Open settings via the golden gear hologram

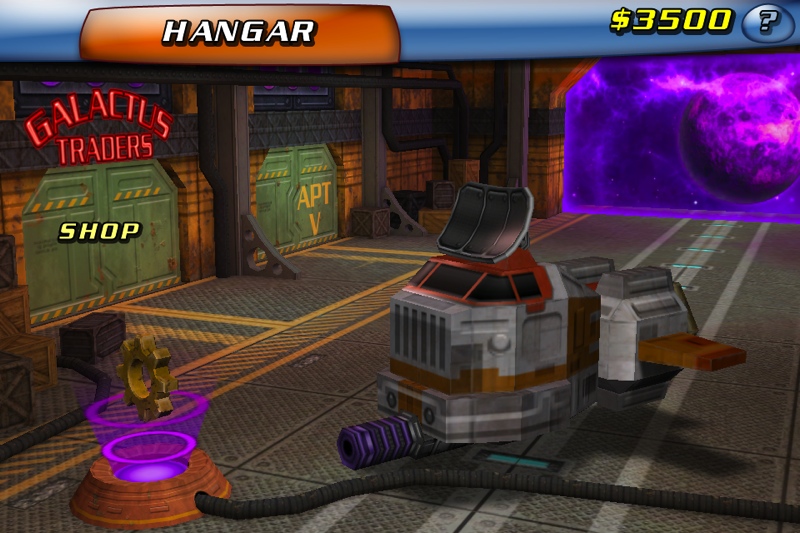coord(146,379)
